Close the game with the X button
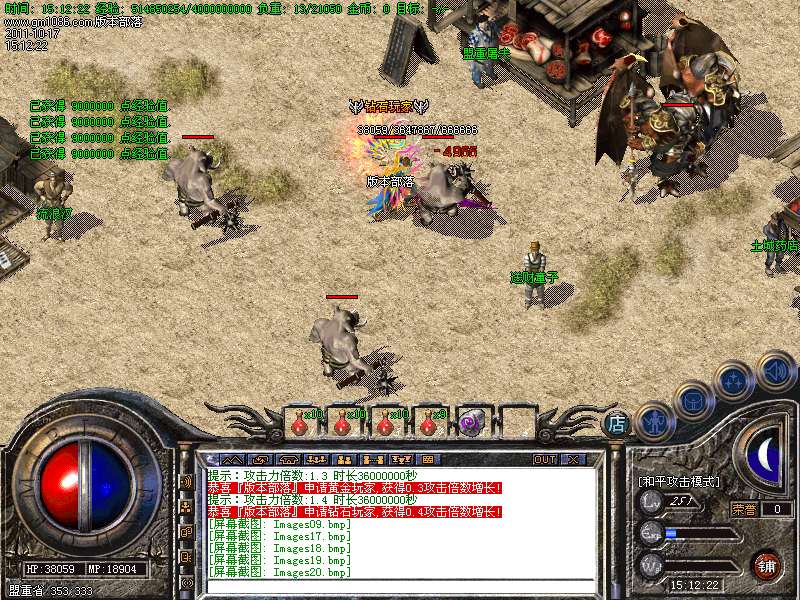800x600 pixels. tap(573, 459)
